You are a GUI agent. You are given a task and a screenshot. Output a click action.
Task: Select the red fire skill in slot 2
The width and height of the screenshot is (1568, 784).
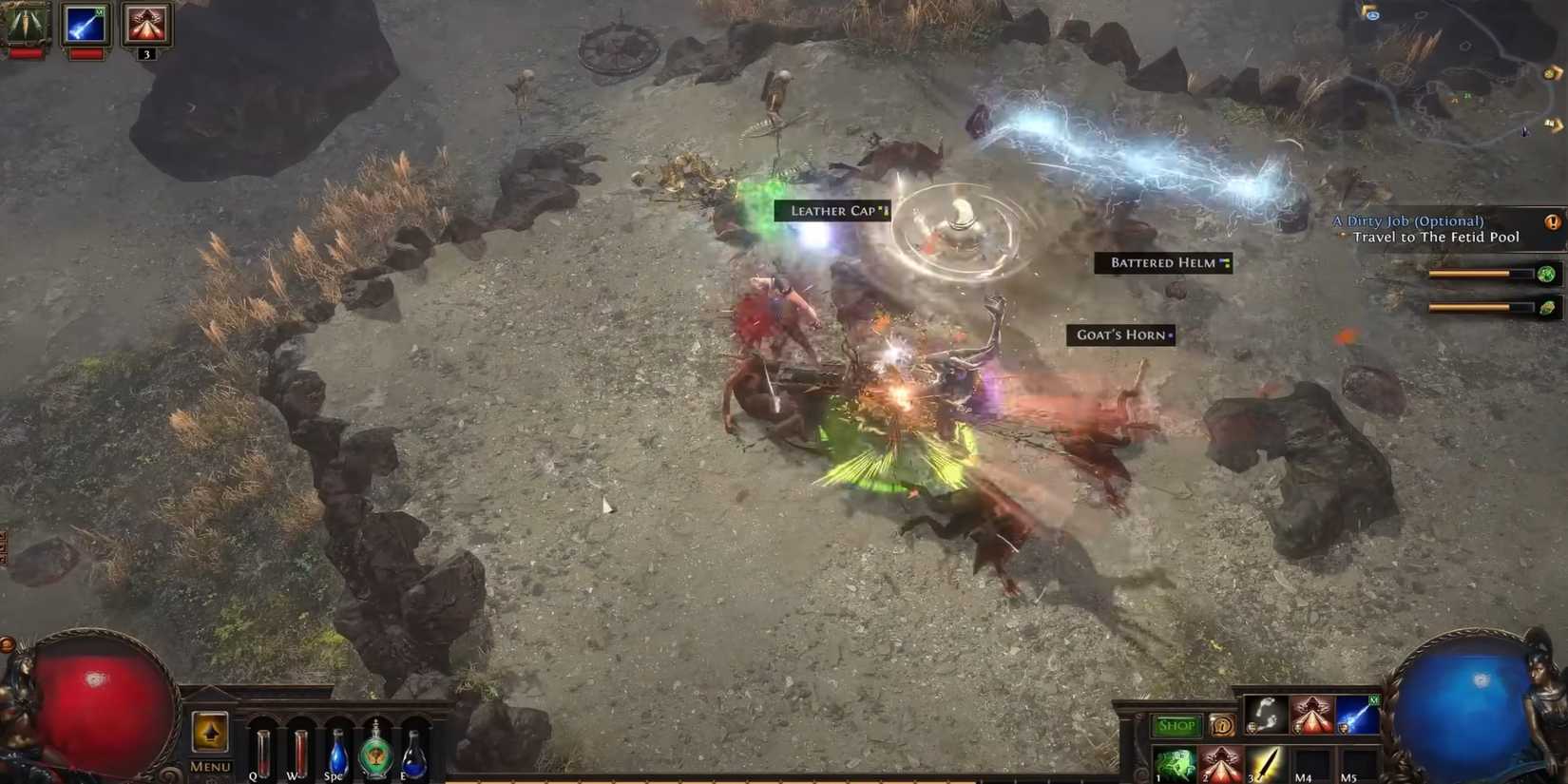1221,763
